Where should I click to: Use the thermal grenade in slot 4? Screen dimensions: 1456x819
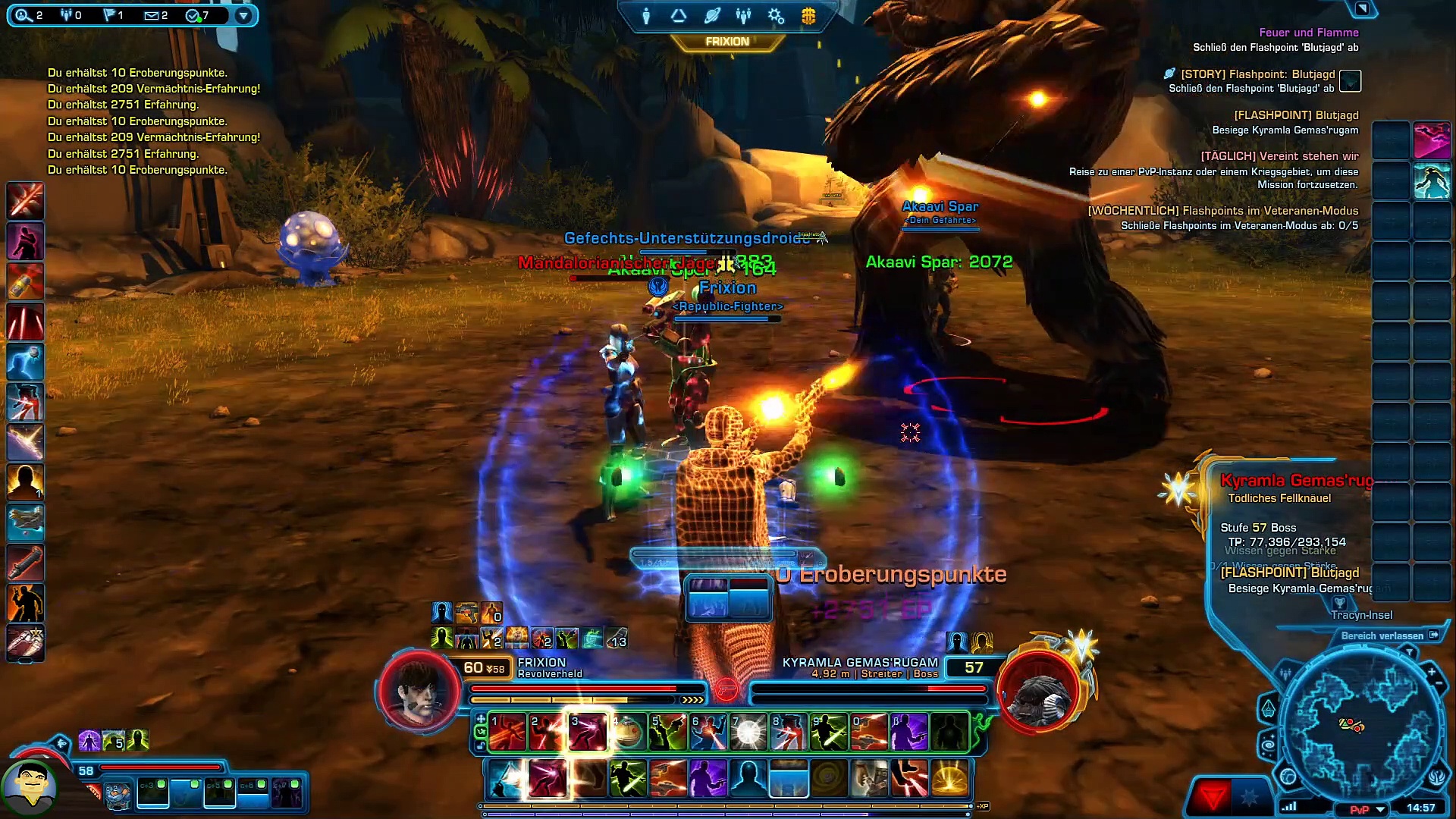click(x=628, y=733)
